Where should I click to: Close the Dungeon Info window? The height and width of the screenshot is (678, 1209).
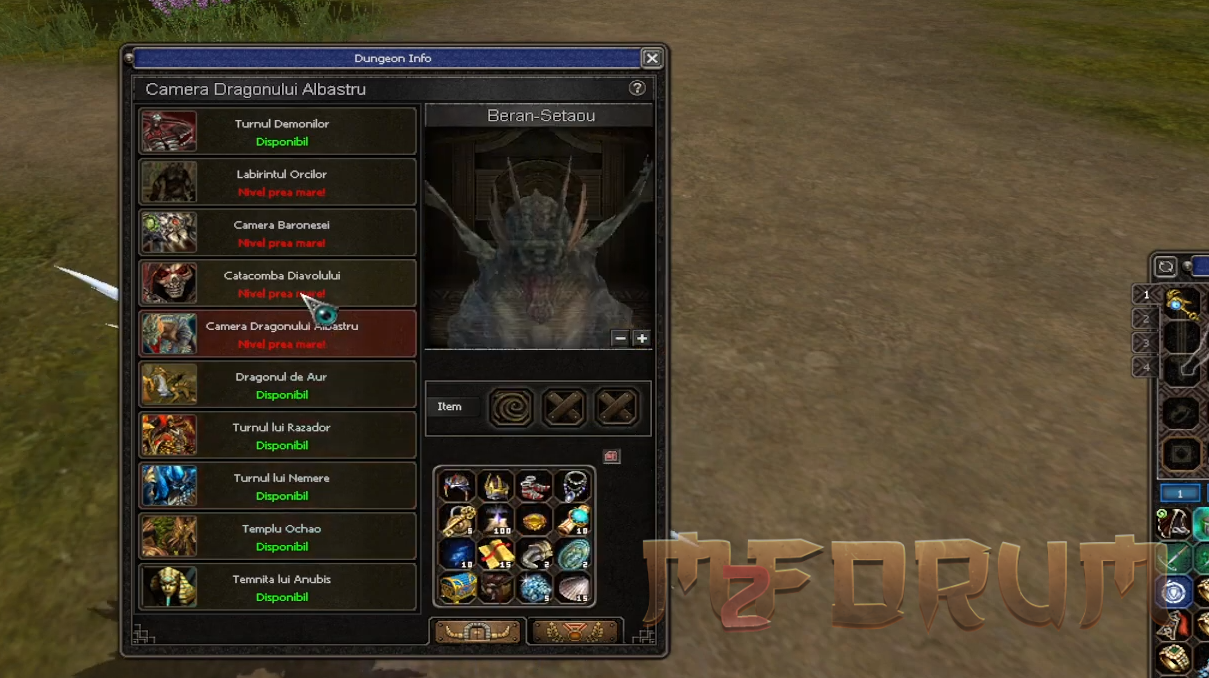click(x=652, y=58)
